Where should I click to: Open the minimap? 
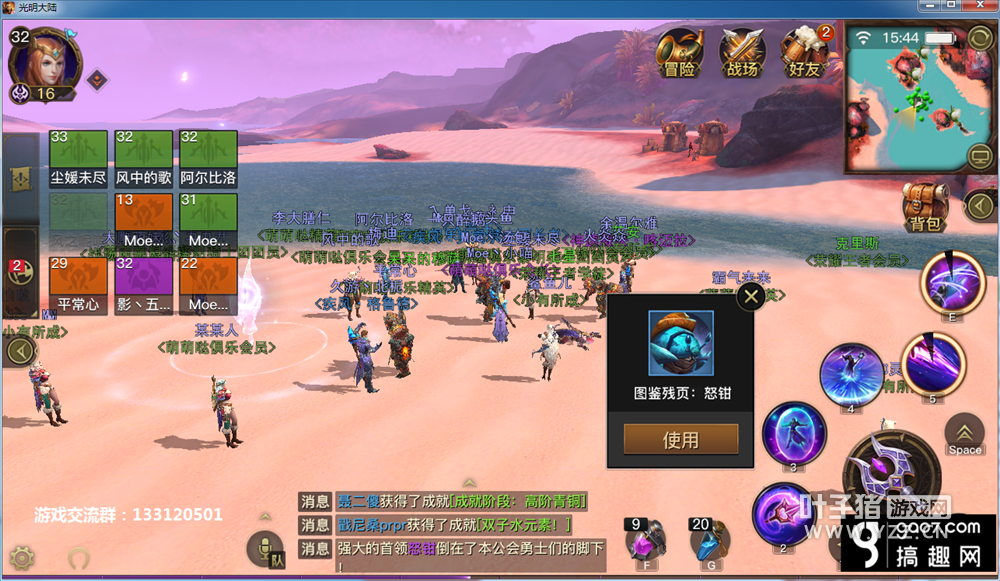pyautogui.click(x=905, y=98)
